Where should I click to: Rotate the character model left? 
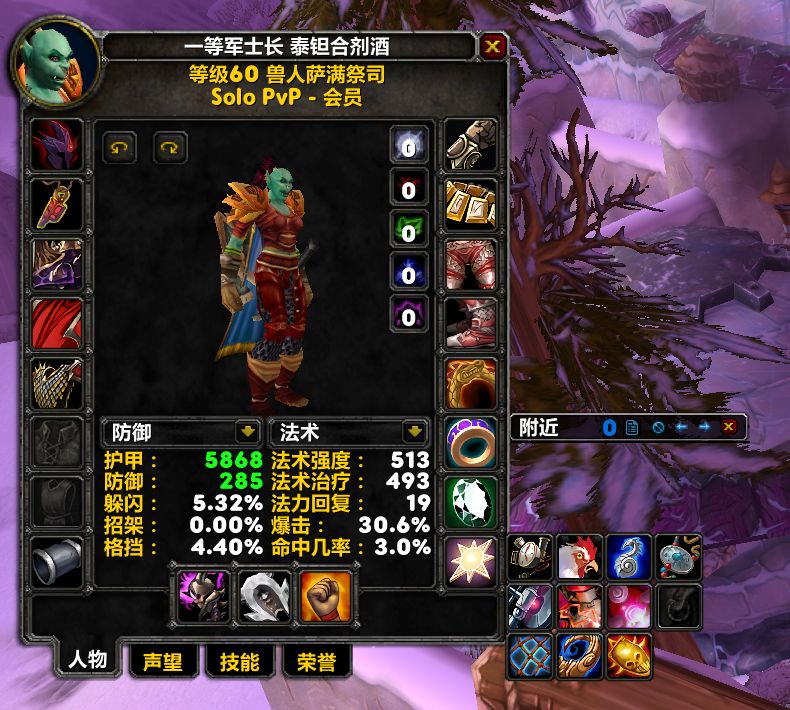tap(120, 148)
